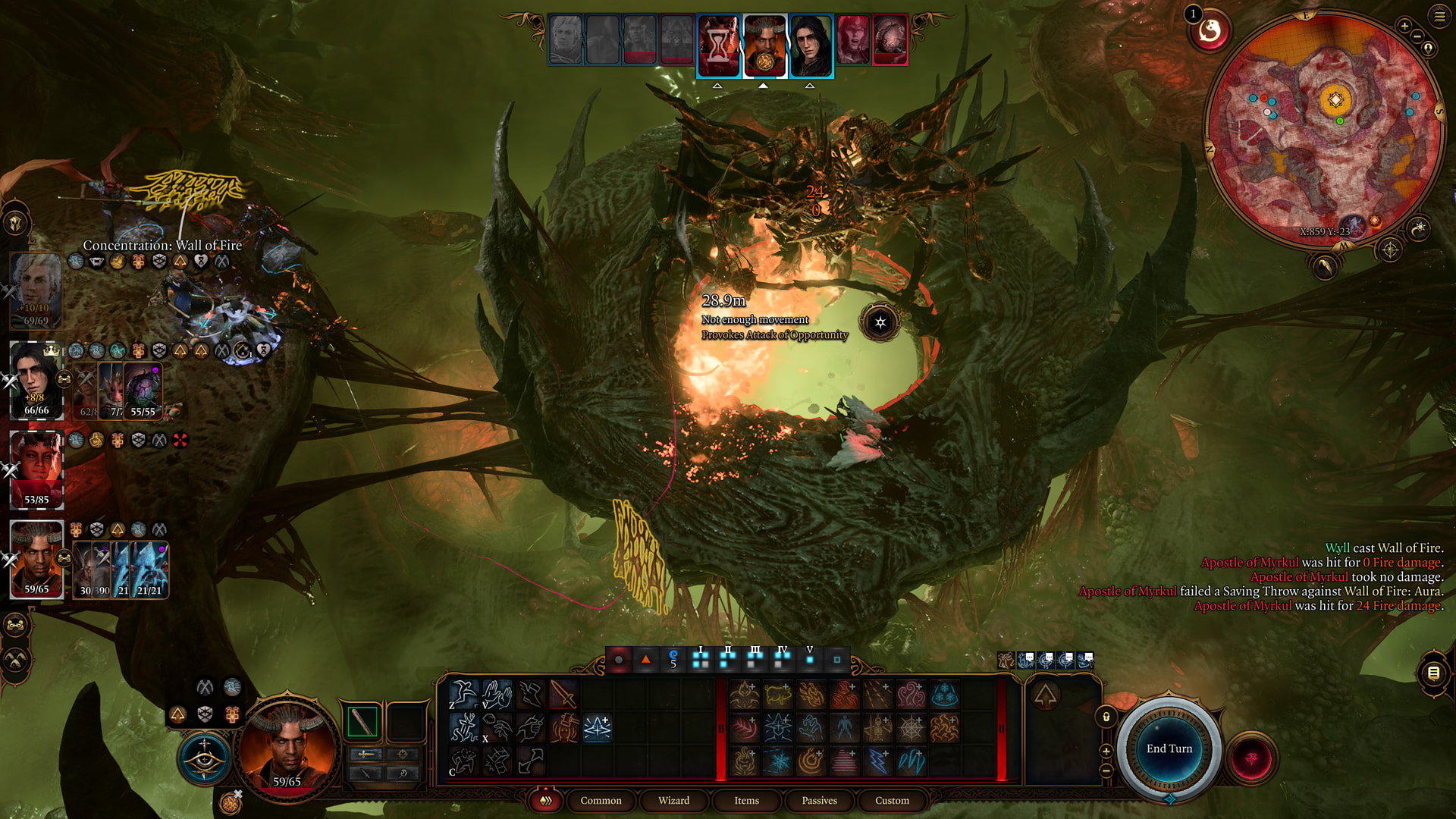Screen dimensions: 1456x819
Task: Switch to the Common hotbar tab
Action: 601,800
